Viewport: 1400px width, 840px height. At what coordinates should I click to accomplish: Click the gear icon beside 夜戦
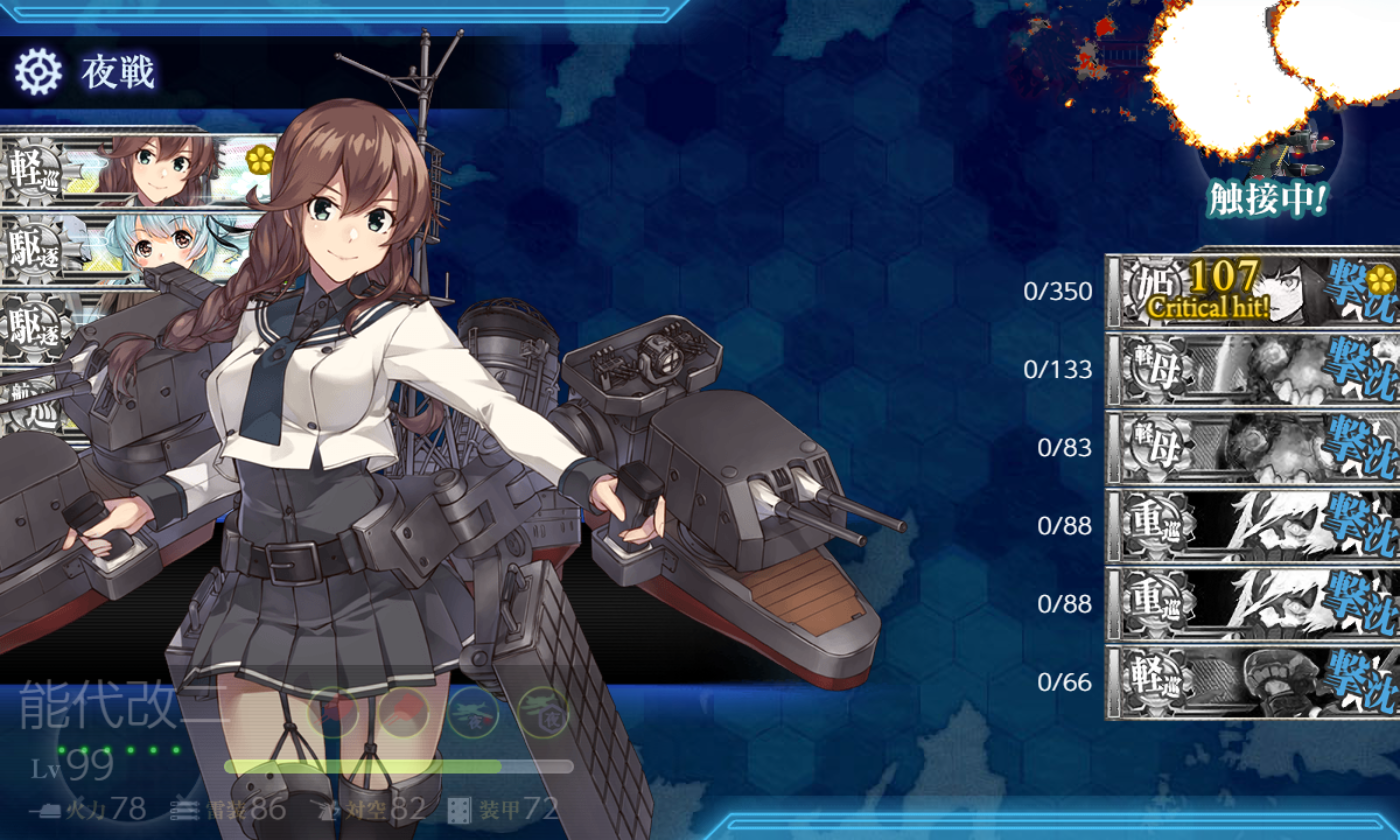coord(38,72)
